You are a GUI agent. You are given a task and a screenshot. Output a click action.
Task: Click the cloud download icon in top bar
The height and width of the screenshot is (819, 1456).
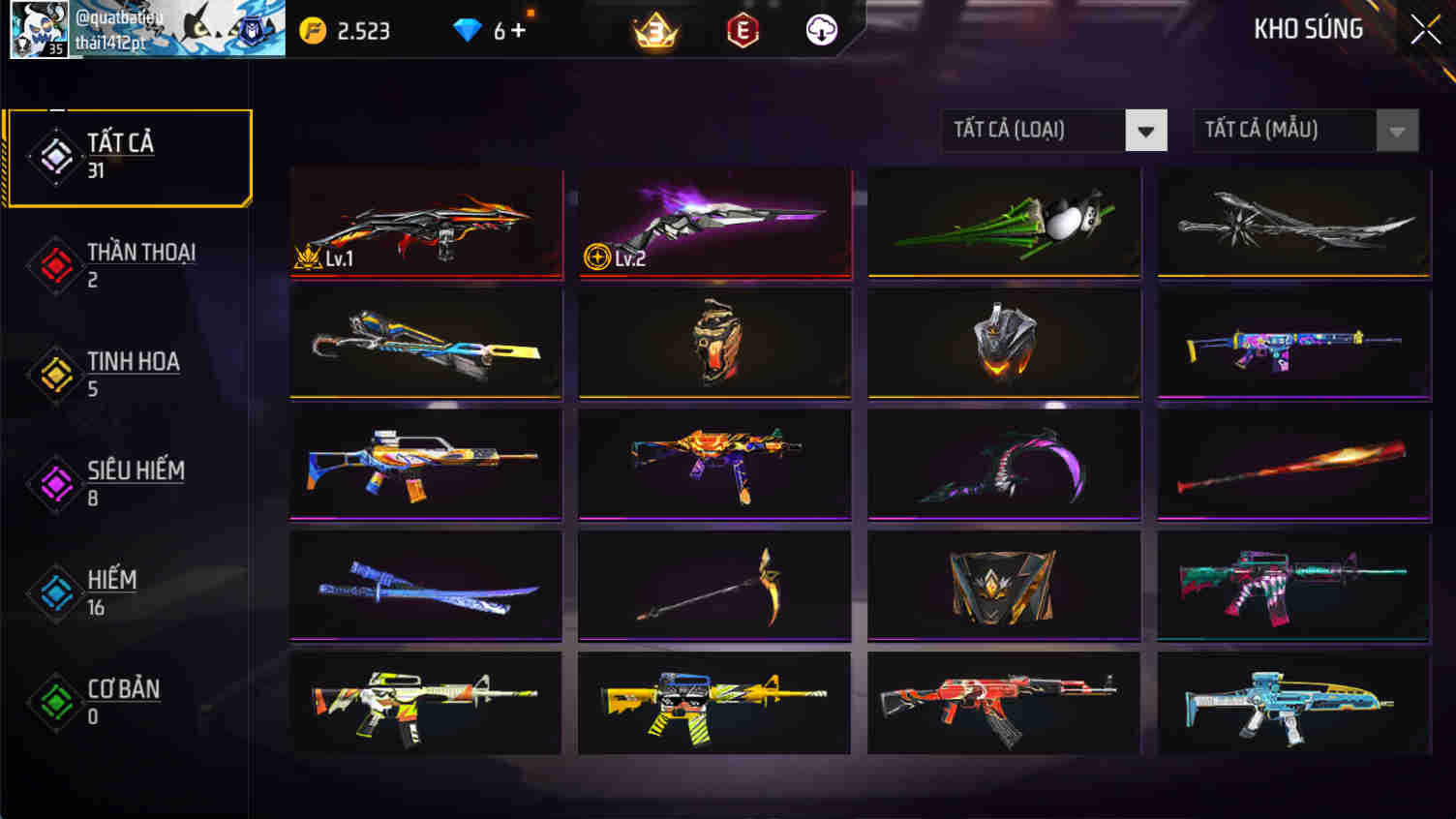pyautogui.click(x=819, y=30)
